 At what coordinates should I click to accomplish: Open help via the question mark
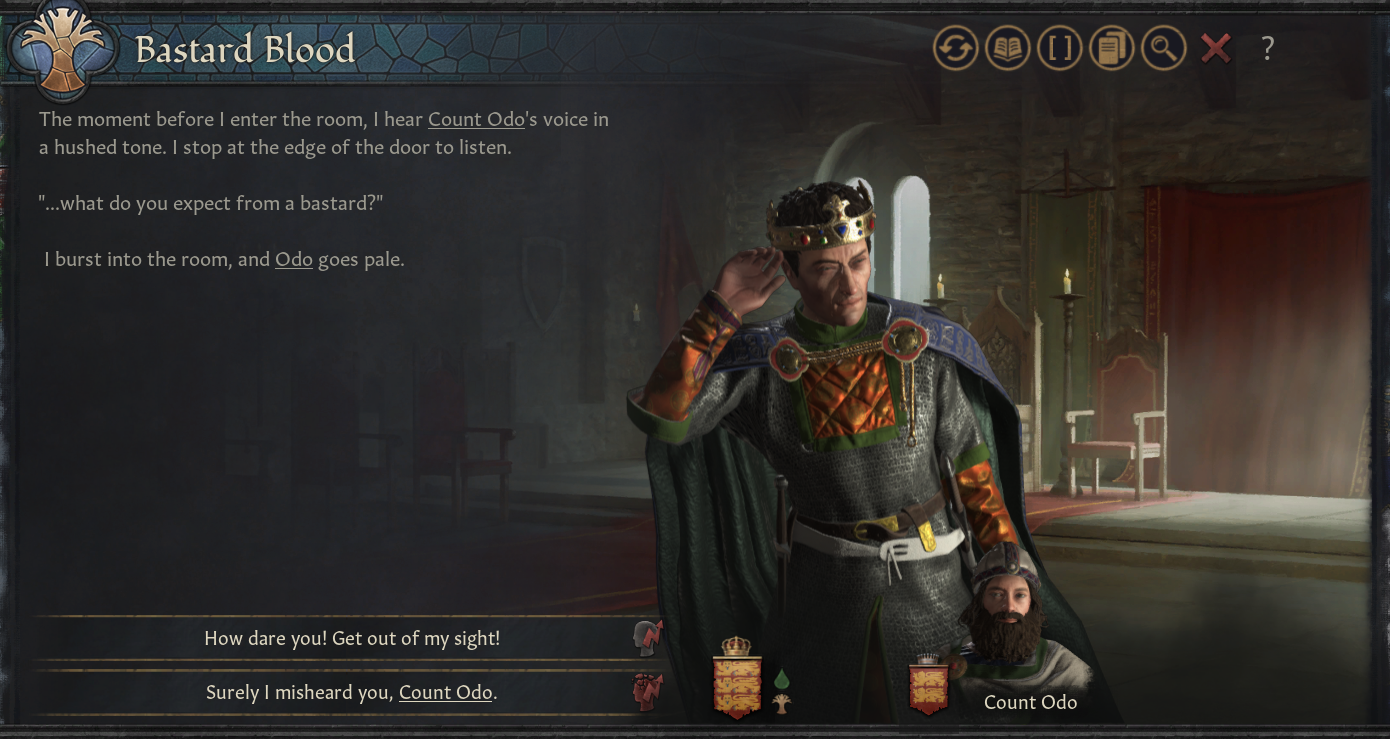click(x=1267, y=48)
